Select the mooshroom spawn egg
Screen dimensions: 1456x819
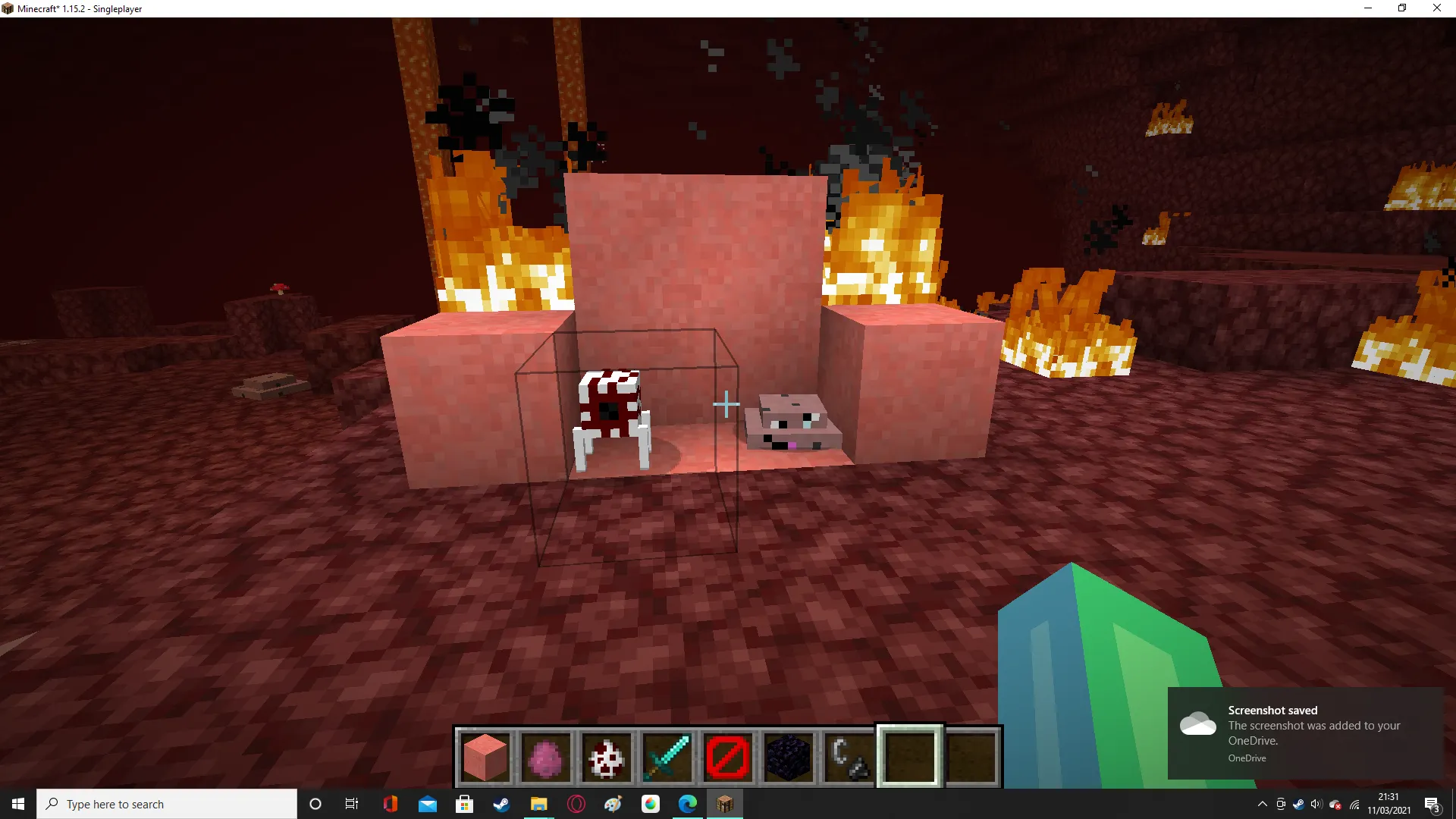coord(606,755)
